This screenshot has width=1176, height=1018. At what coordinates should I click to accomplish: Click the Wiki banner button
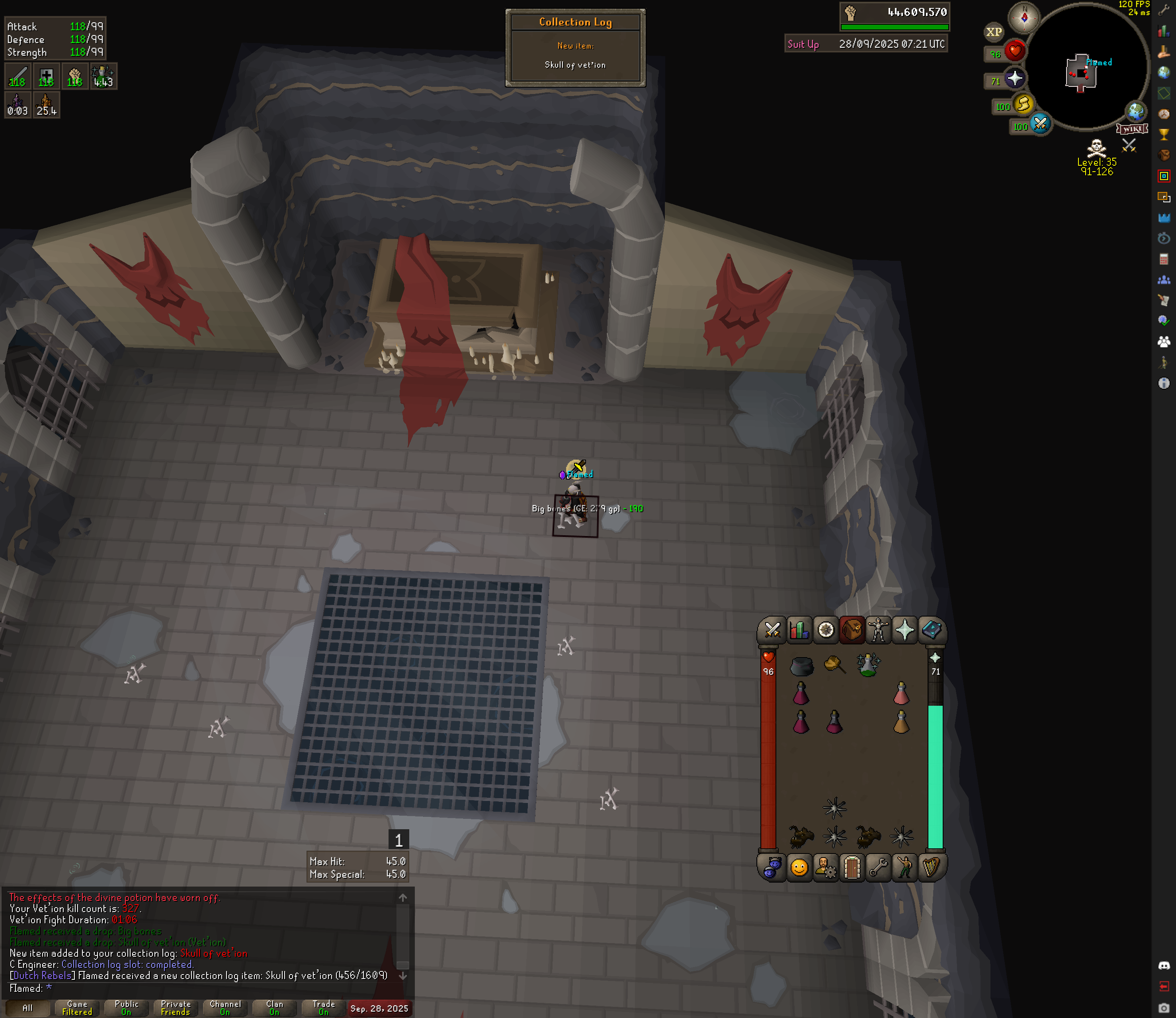(x=1132, y=129)
